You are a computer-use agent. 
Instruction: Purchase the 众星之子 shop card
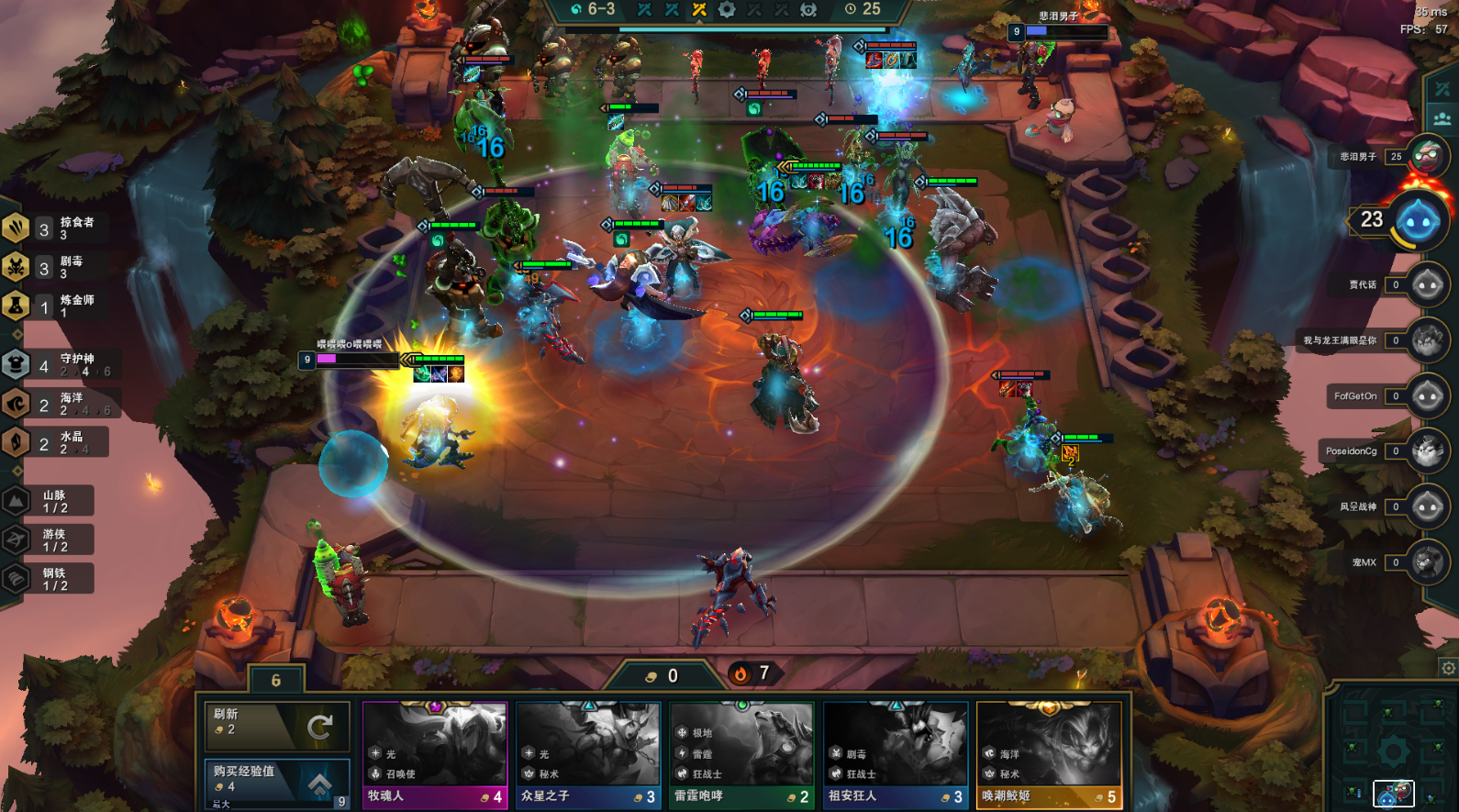click(588, 755)
